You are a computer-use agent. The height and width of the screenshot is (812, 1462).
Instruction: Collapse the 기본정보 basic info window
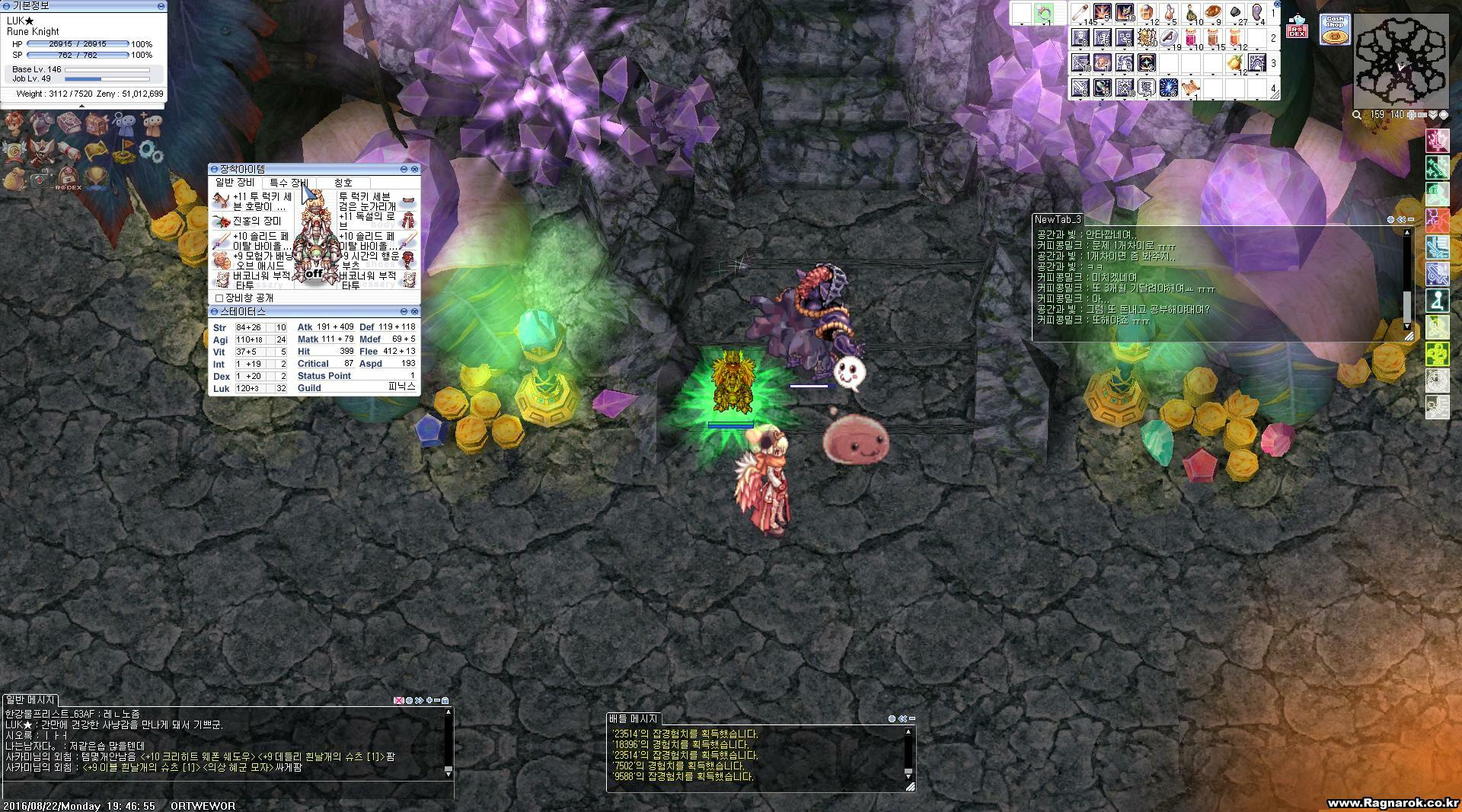point(161,5)
